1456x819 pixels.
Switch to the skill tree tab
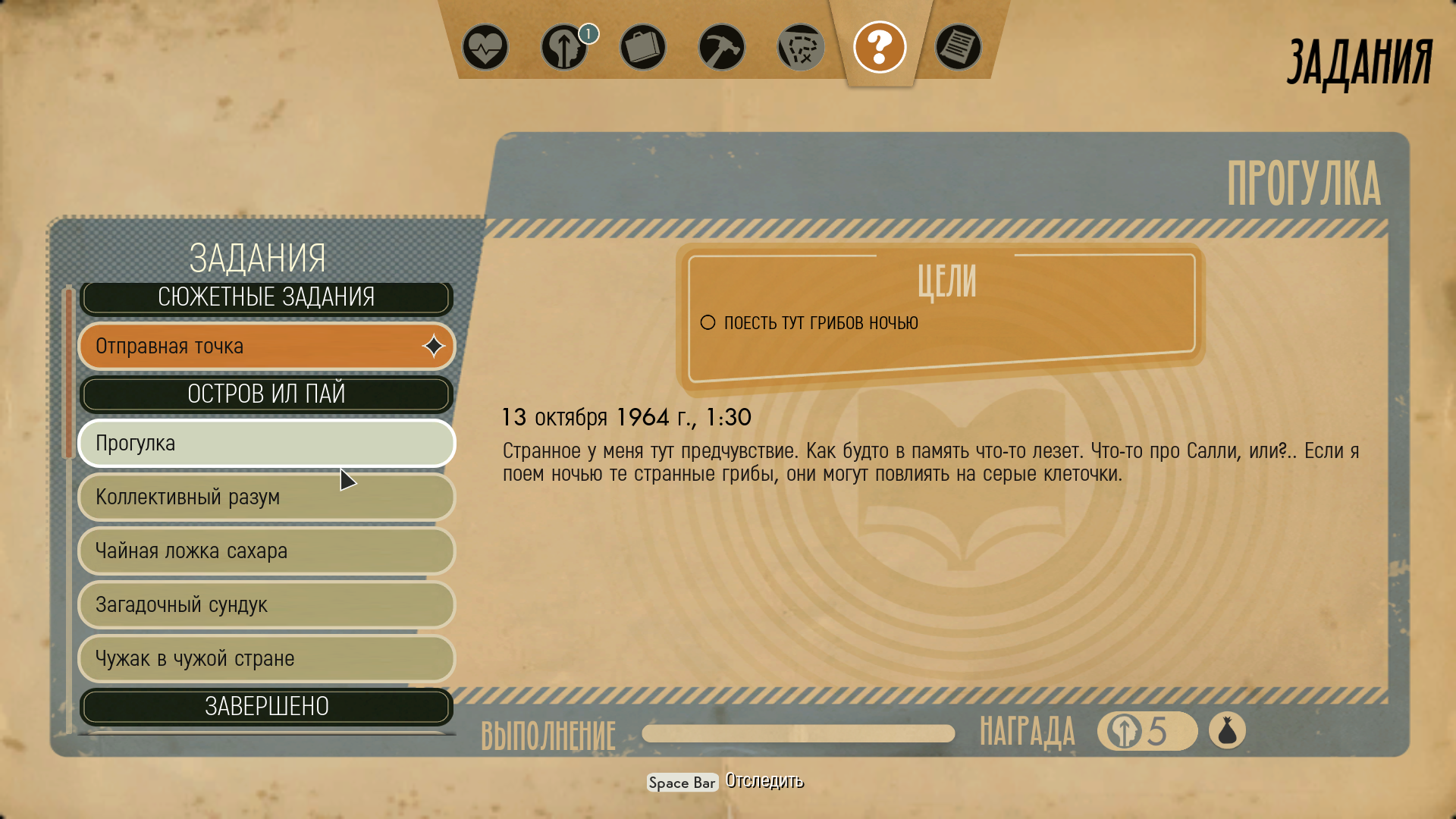coord(564,48)
